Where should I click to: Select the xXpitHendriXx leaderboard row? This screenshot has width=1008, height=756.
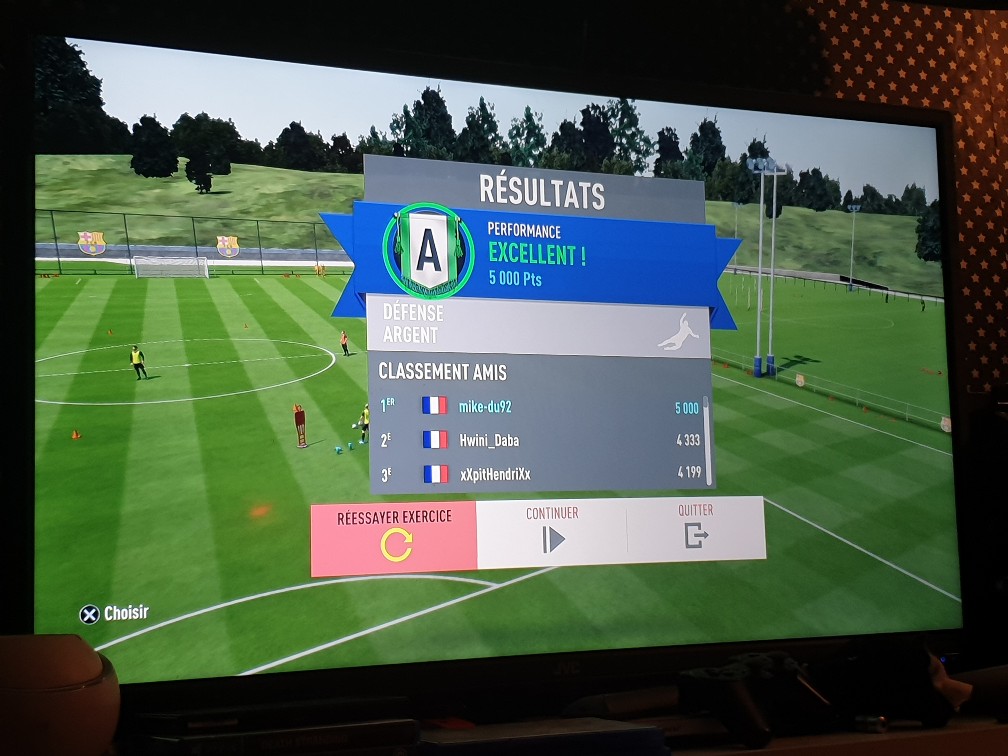tap(540, 473)
